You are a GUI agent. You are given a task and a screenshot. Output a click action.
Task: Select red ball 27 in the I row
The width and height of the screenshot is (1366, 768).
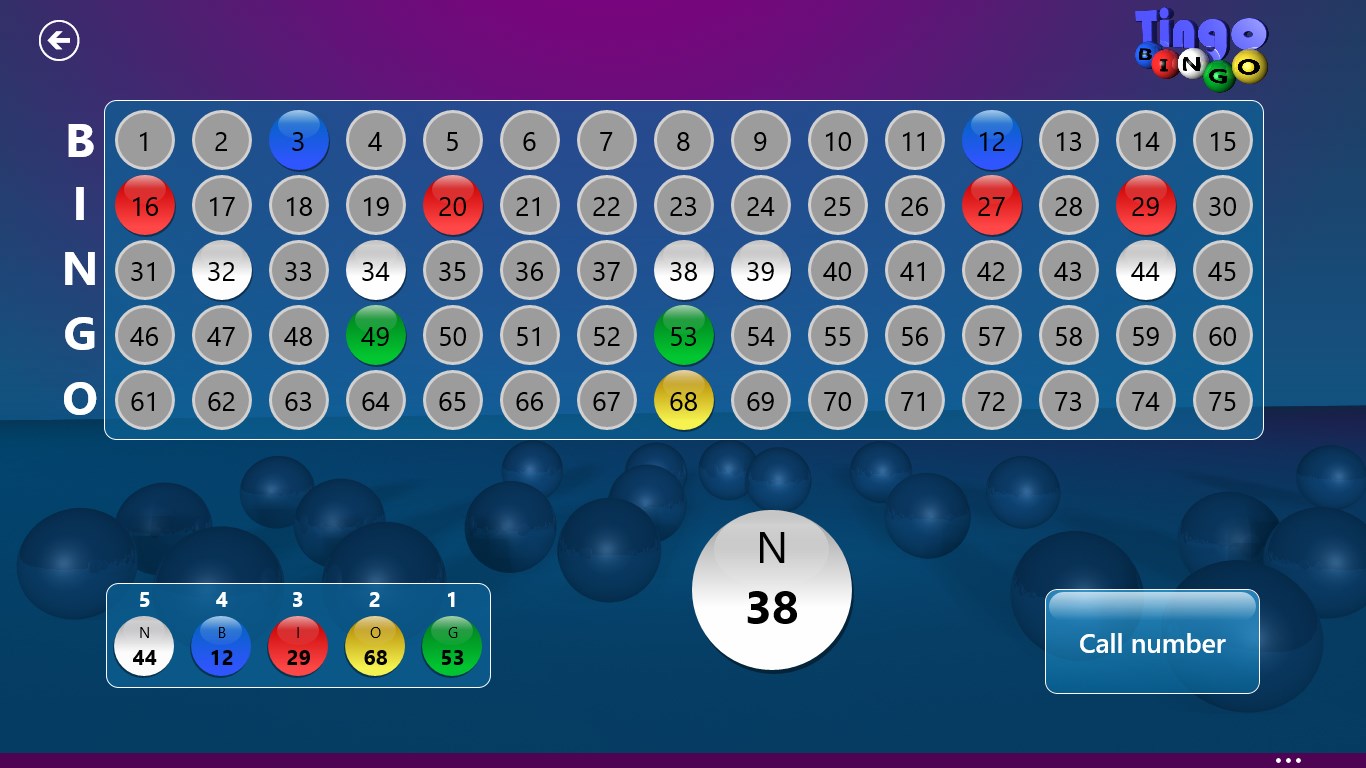(x=992, y=206)
